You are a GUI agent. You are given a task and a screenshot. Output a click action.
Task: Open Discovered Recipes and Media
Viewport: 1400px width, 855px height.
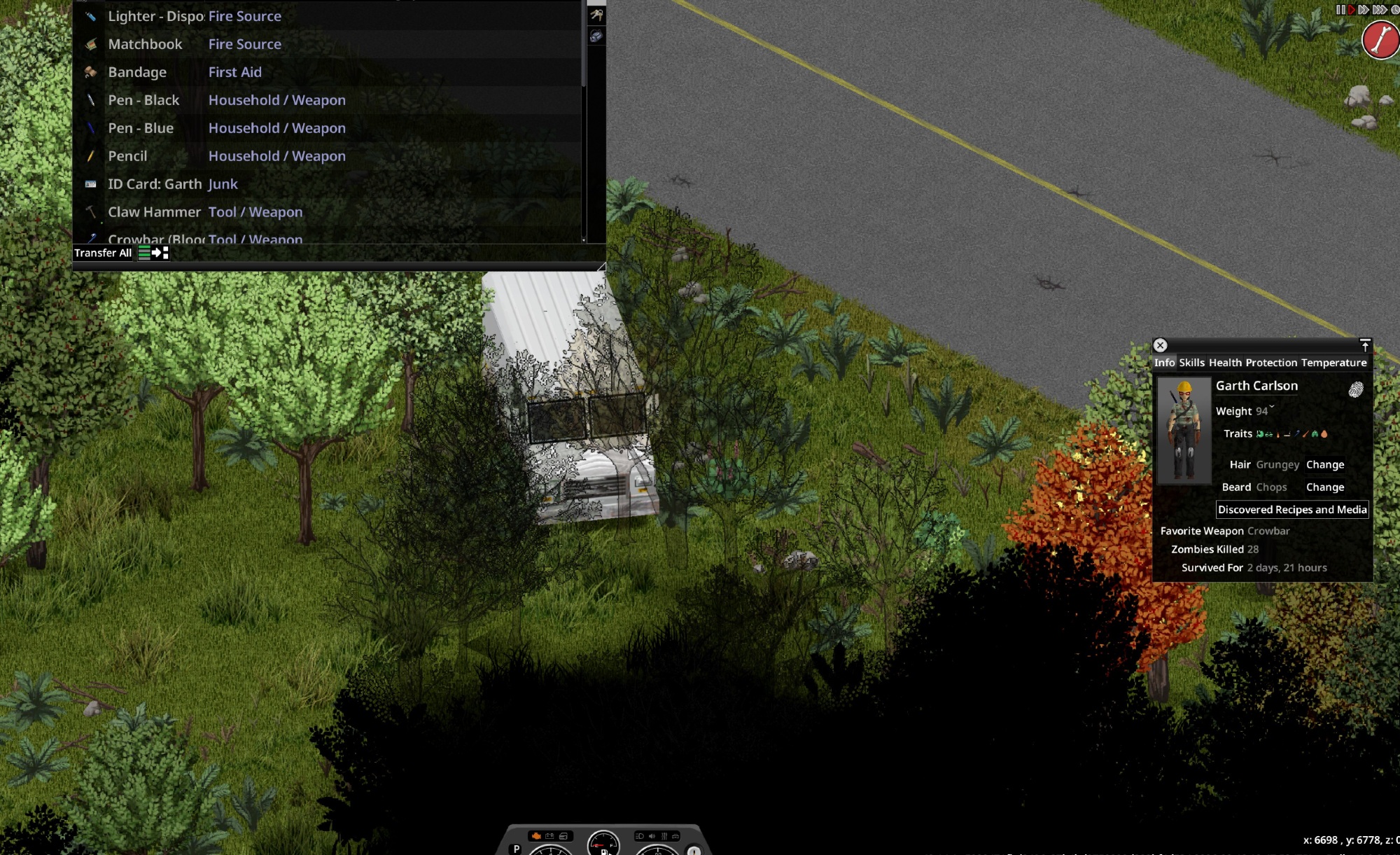tap(1292, 510)
